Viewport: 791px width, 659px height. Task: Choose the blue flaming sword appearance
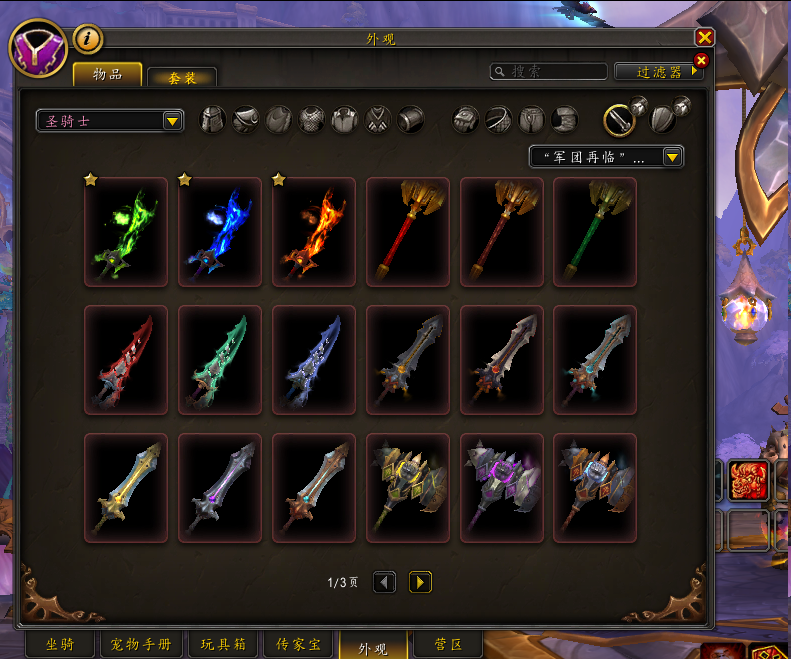point(220,232)
